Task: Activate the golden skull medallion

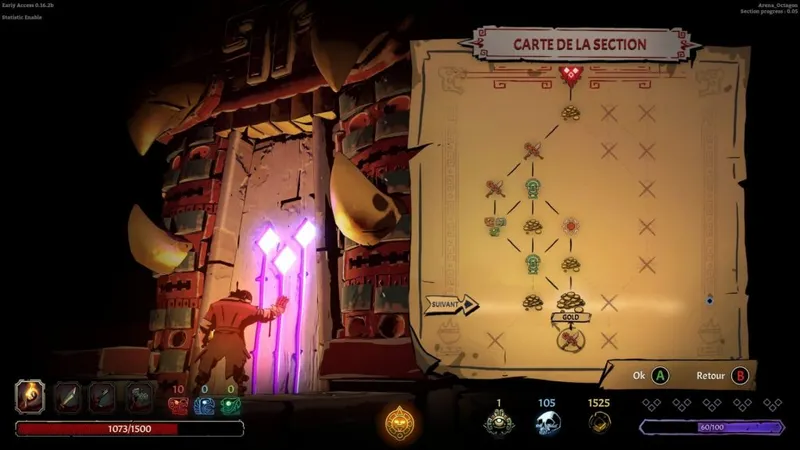Action: [400, 422]
